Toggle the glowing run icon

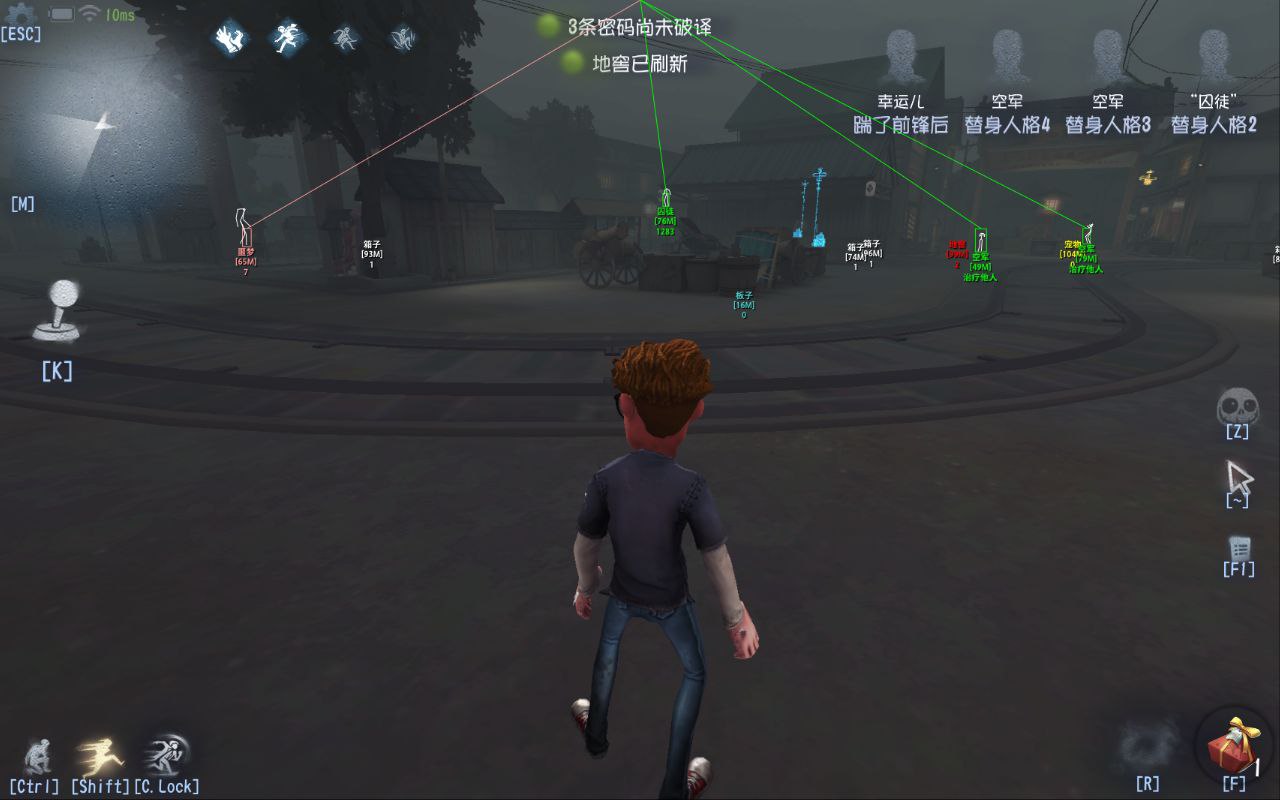pyautogui.click(x=99, y=755)
